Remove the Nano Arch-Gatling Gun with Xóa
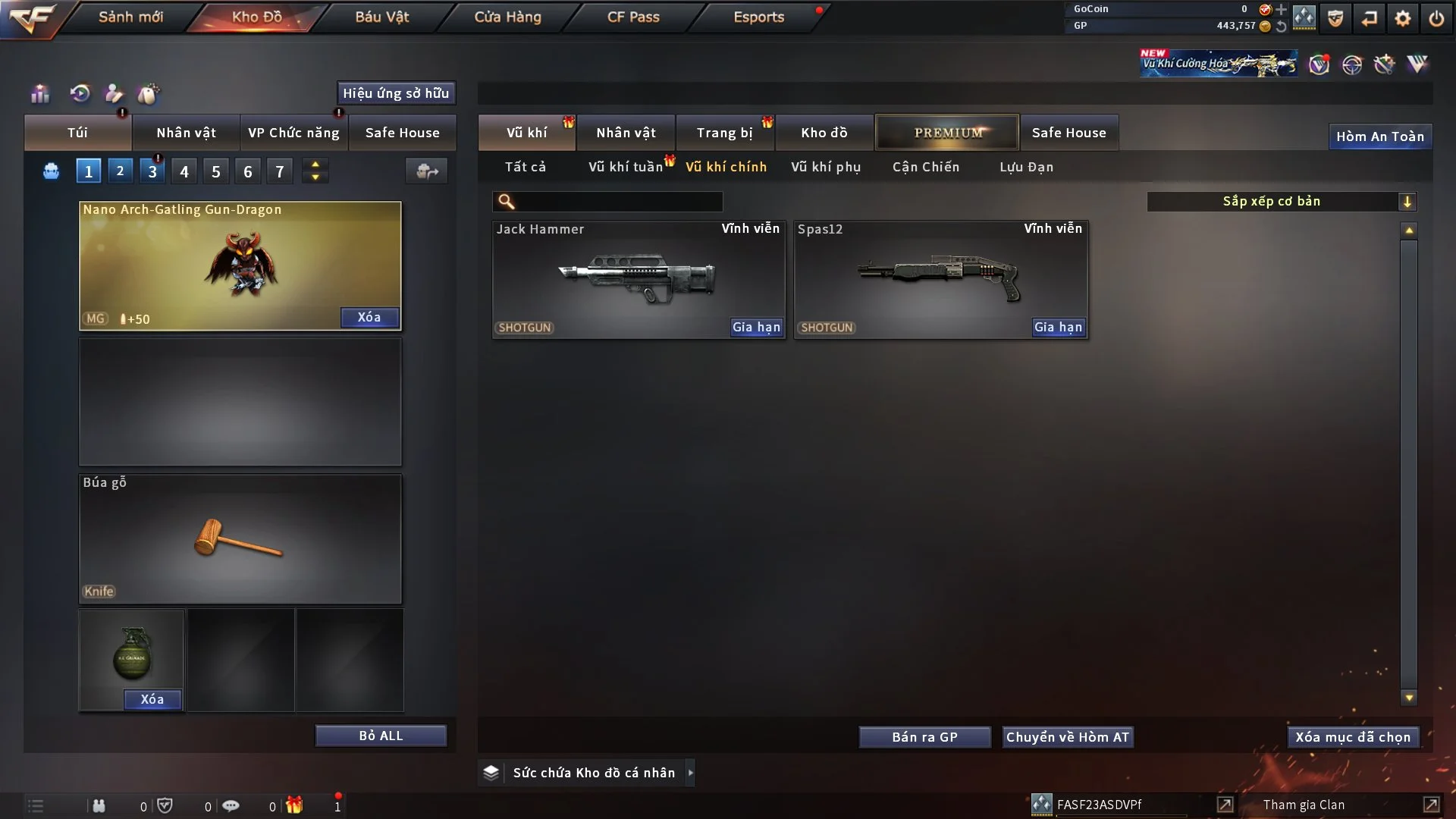The height and width of the screenshot is (819, 1456). 369,317
